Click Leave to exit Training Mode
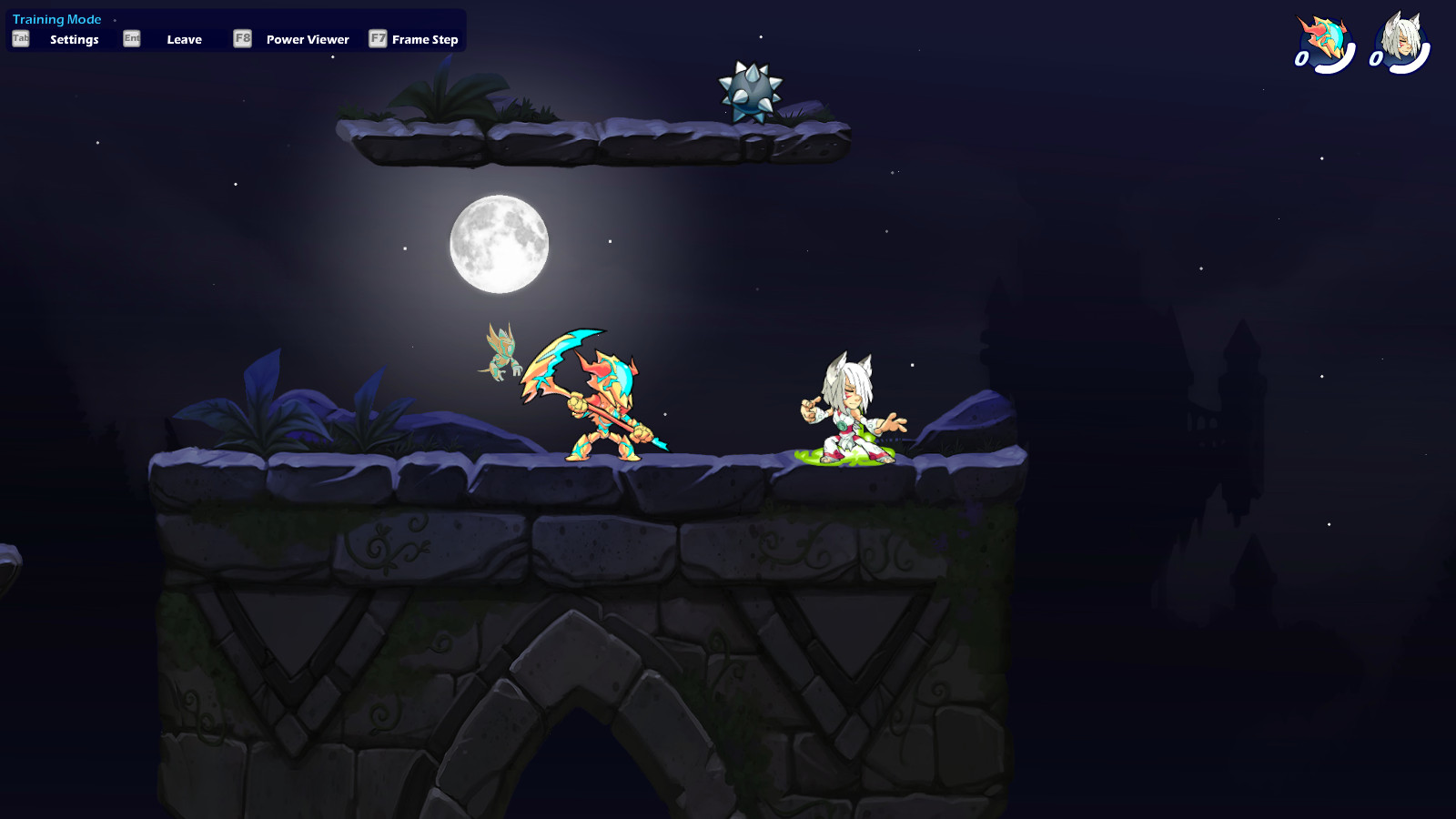1456x819 pixels. coord(184,39)
